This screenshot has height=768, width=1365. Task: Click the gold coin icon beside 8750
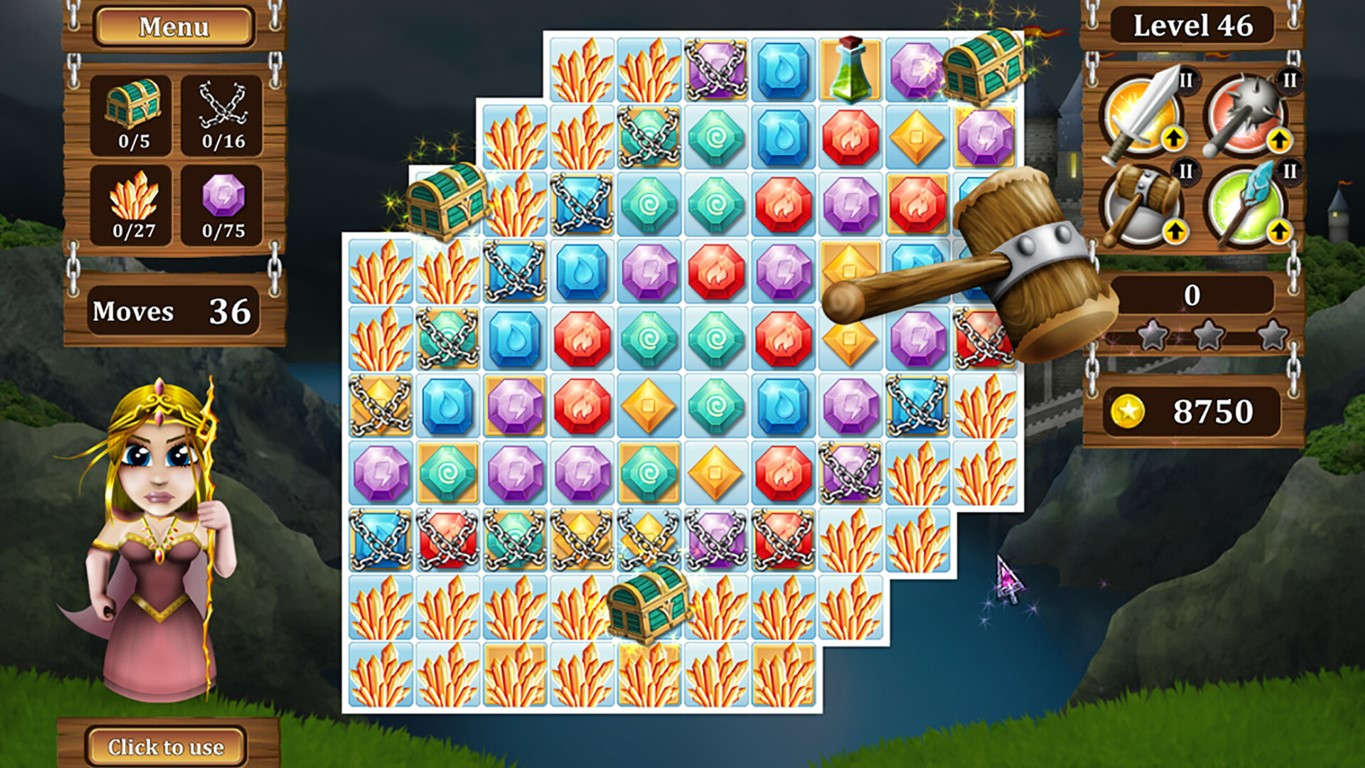pos(1130,410)
